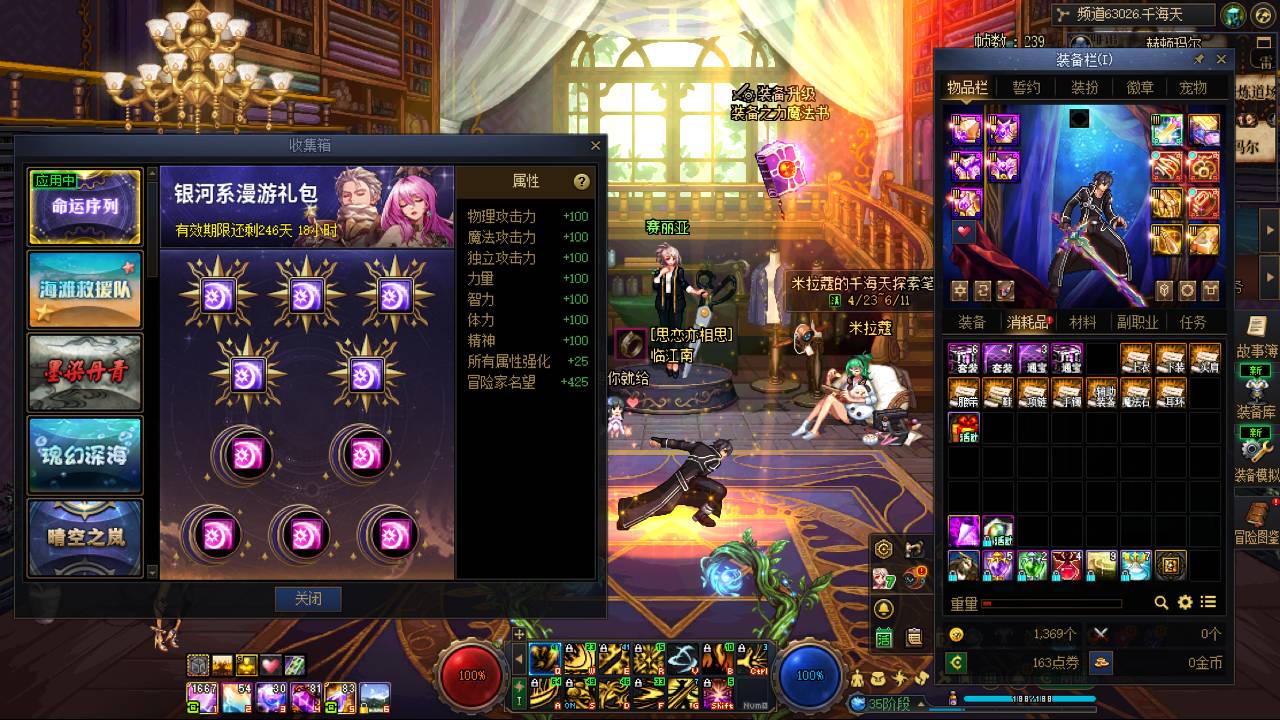Choose the 海滩救援队 collection set

(x=85, y=290)
